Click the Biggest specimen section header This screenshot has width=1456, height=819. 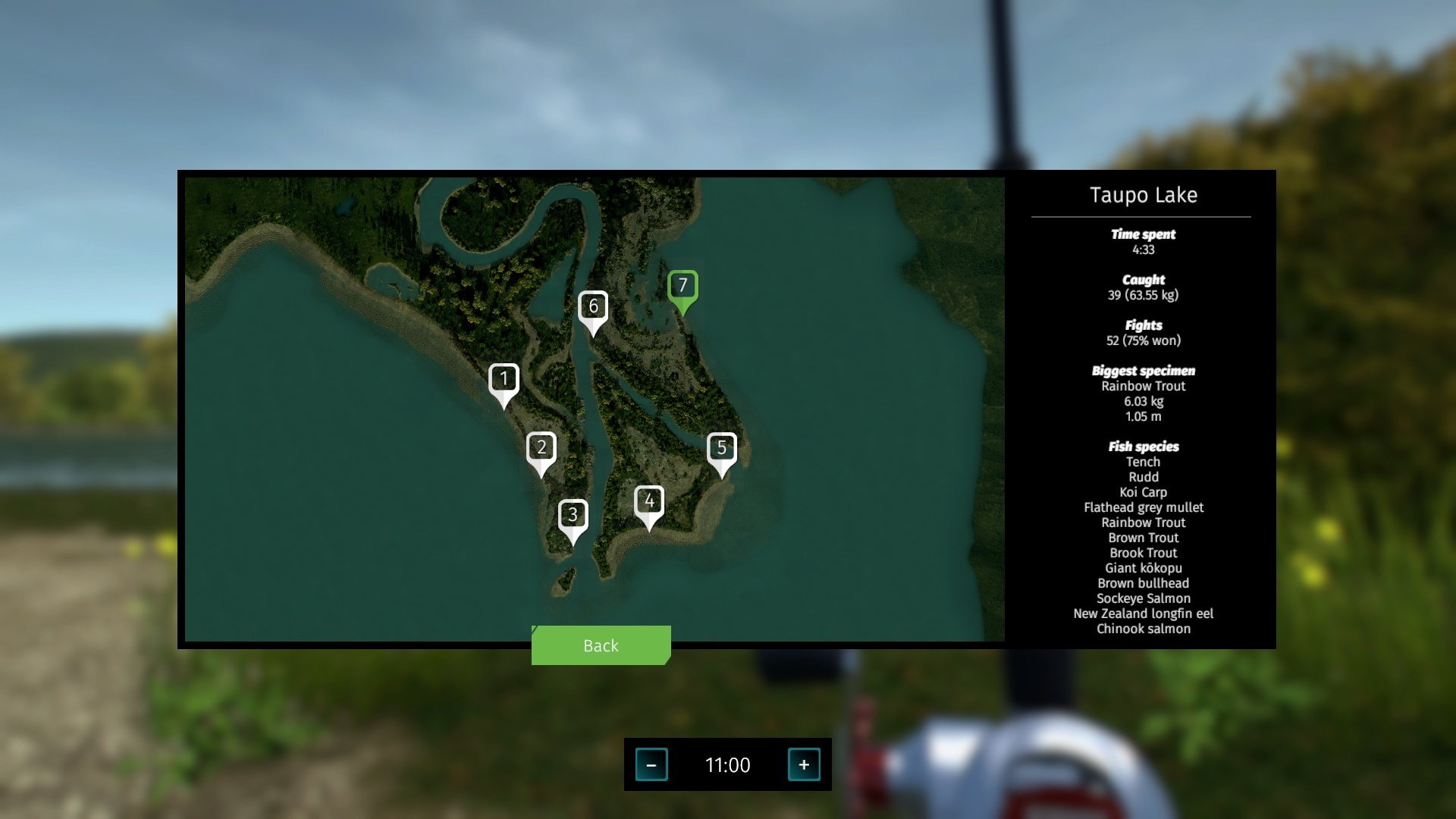coord(1143,371)
